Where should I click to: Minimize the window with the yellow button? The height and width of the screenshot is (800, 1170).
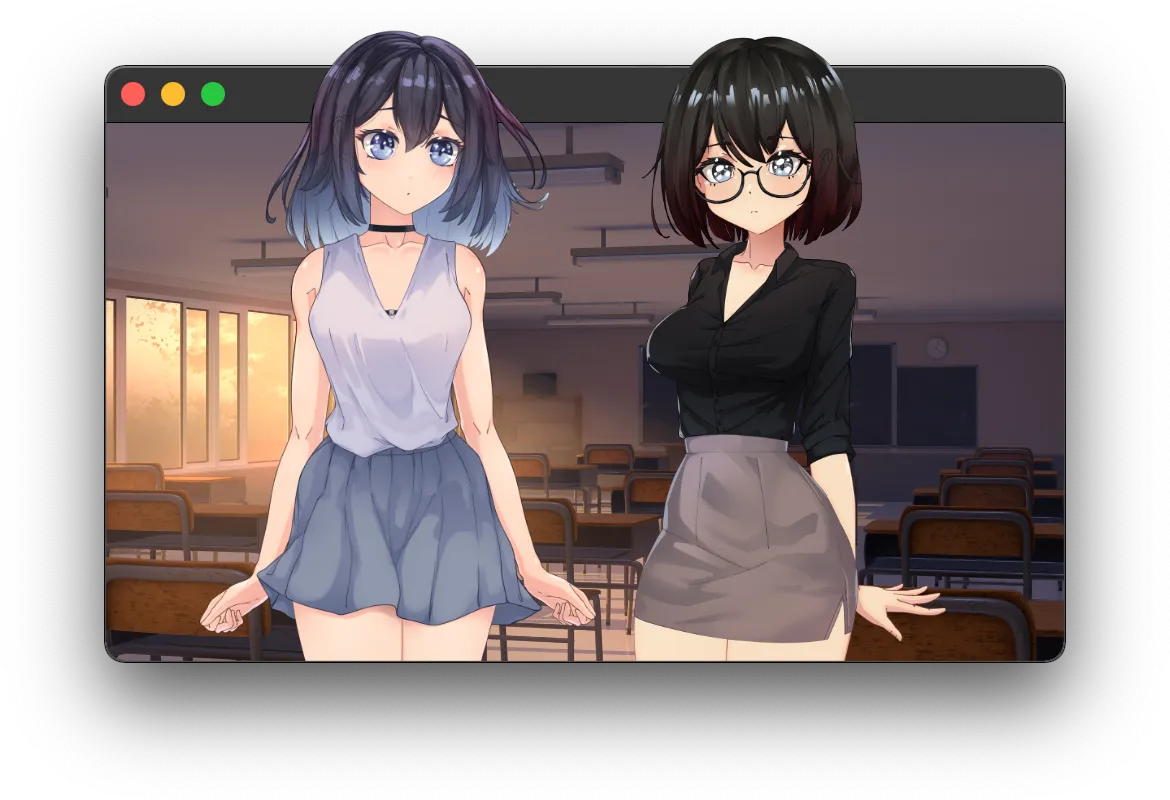(173, 94)
